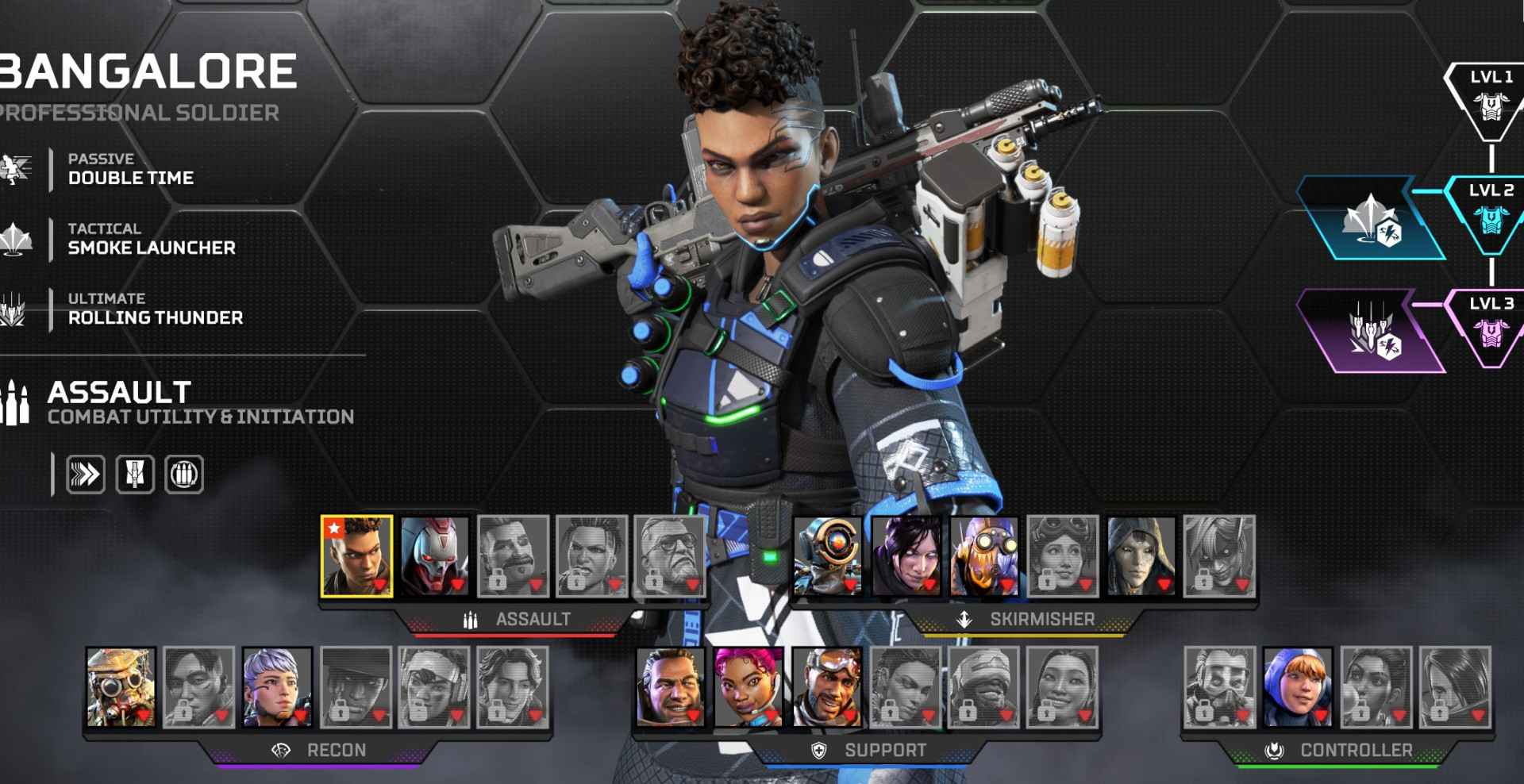1524x784 pixels.
Task: Open the Level 3 Rolling Thunder upgrade
Action: click(x=1371, y=331)
